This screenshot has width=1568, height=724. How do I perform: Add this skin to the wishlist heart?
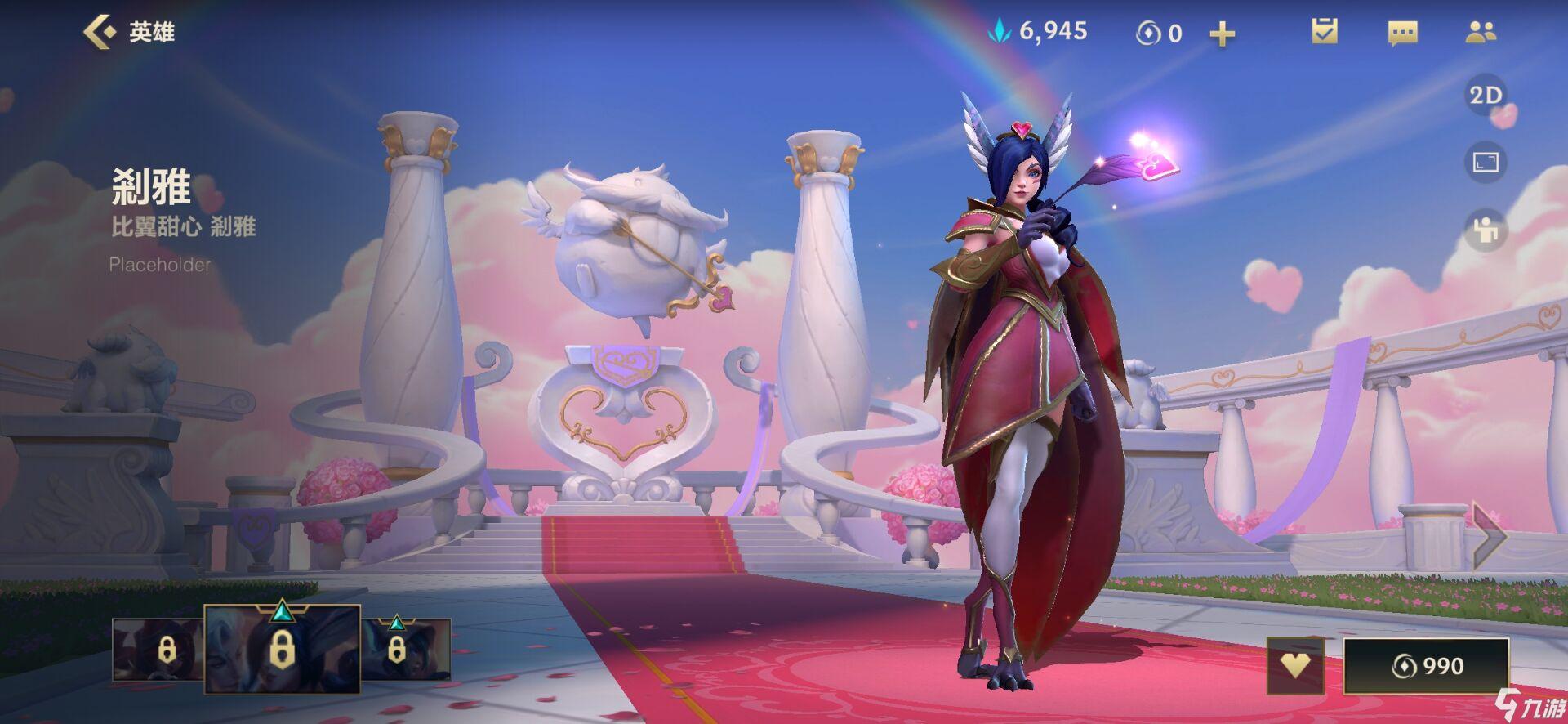coord(1295,665)
